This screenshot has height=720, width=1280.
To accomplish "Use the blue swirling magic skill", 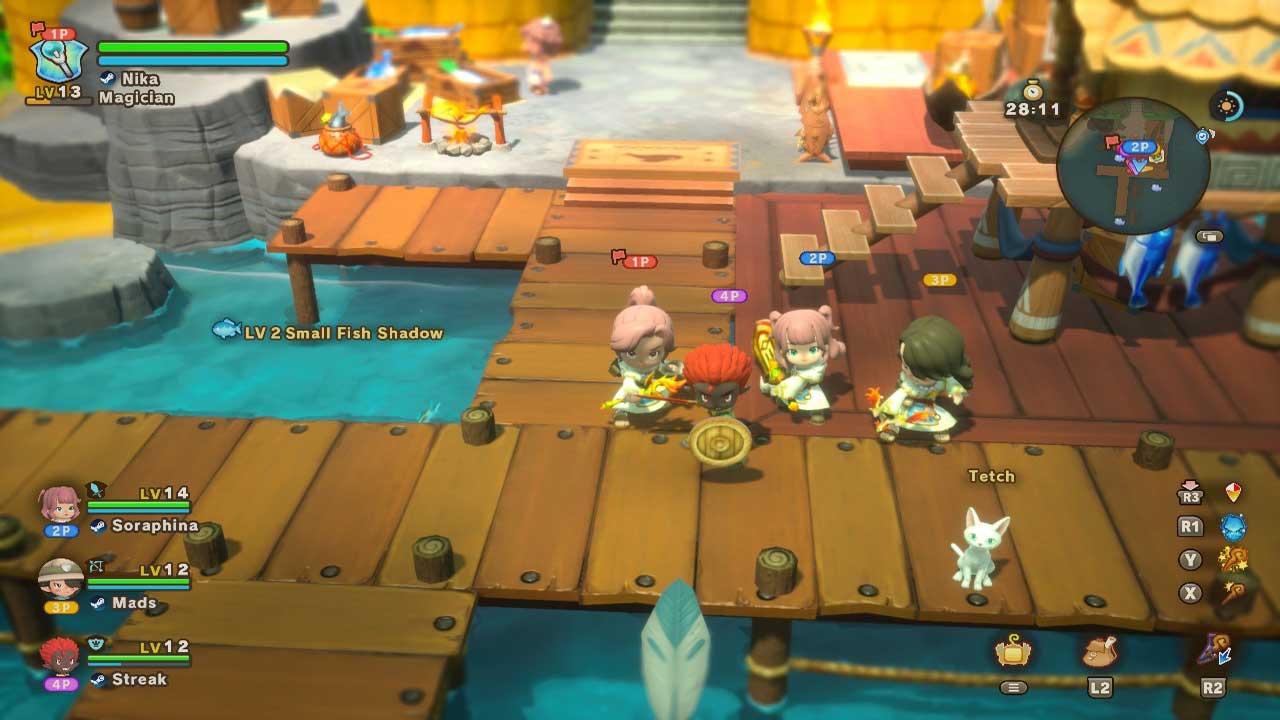I will point(1233,527).
